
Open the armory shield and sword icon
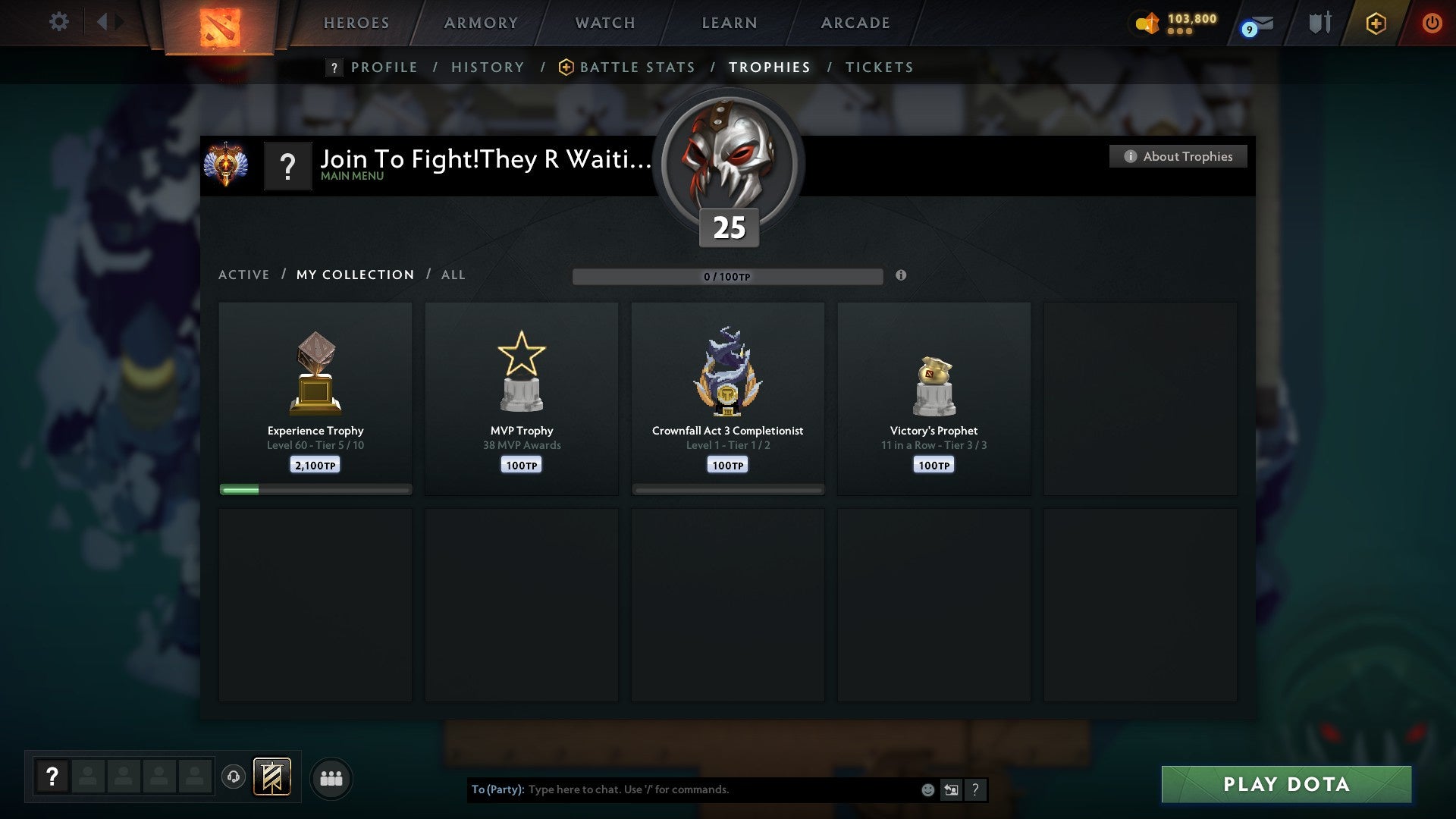pos(1319,23)
